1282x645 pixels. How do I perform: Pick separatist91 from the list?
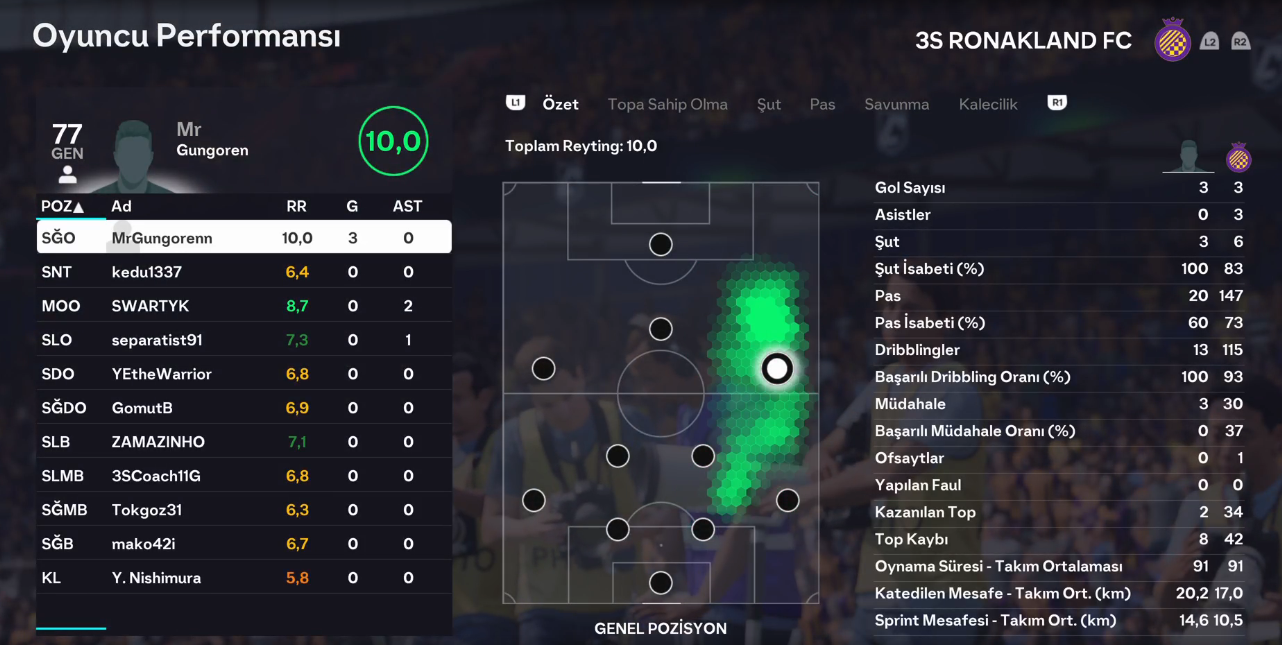[244, 340]
